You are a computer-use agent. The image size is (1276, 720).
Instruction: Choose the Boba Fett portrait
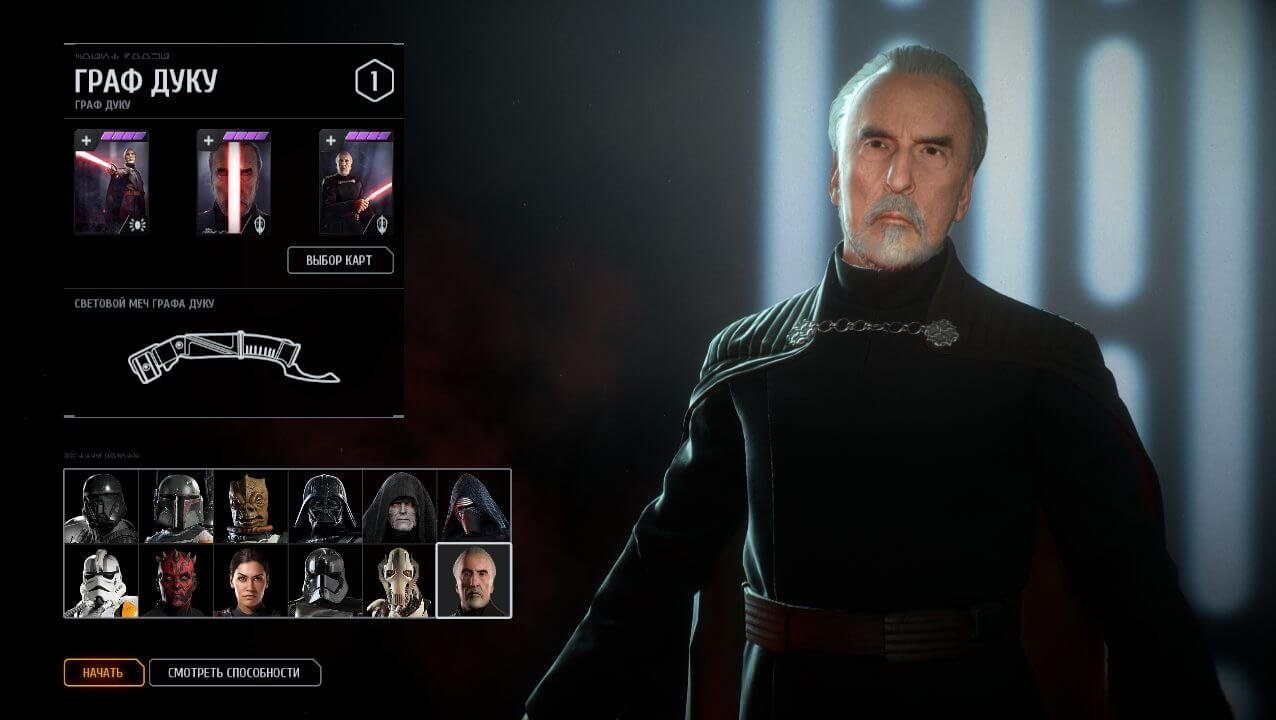[176, 507]
